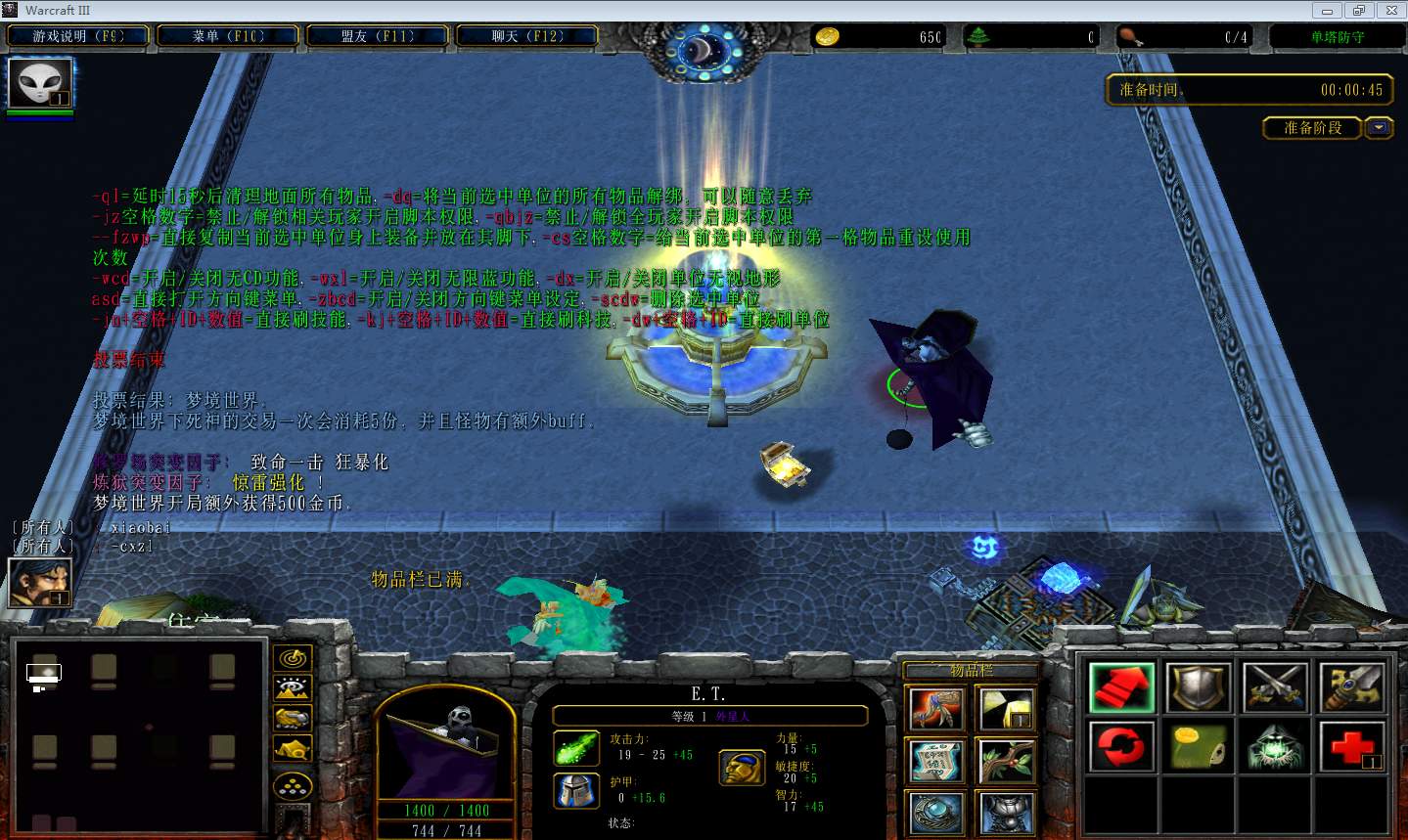Select the red cross heal ability

tap(1352, 746)
